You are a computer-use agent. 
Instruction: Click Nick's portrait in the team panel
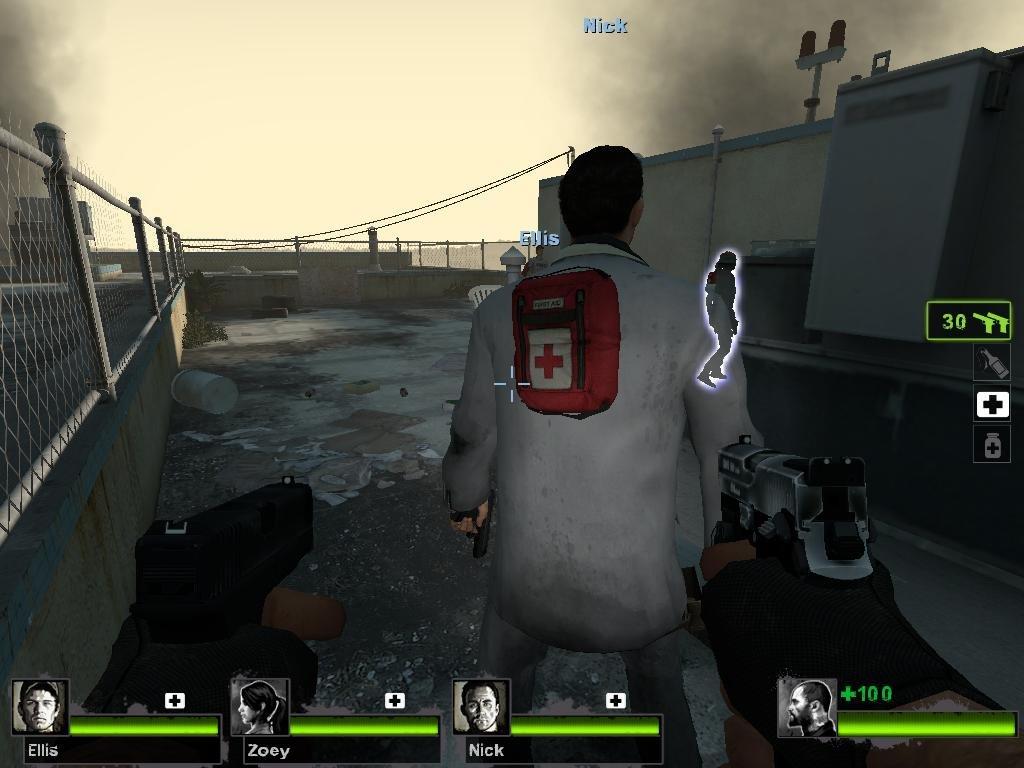(x=481, y=707)
